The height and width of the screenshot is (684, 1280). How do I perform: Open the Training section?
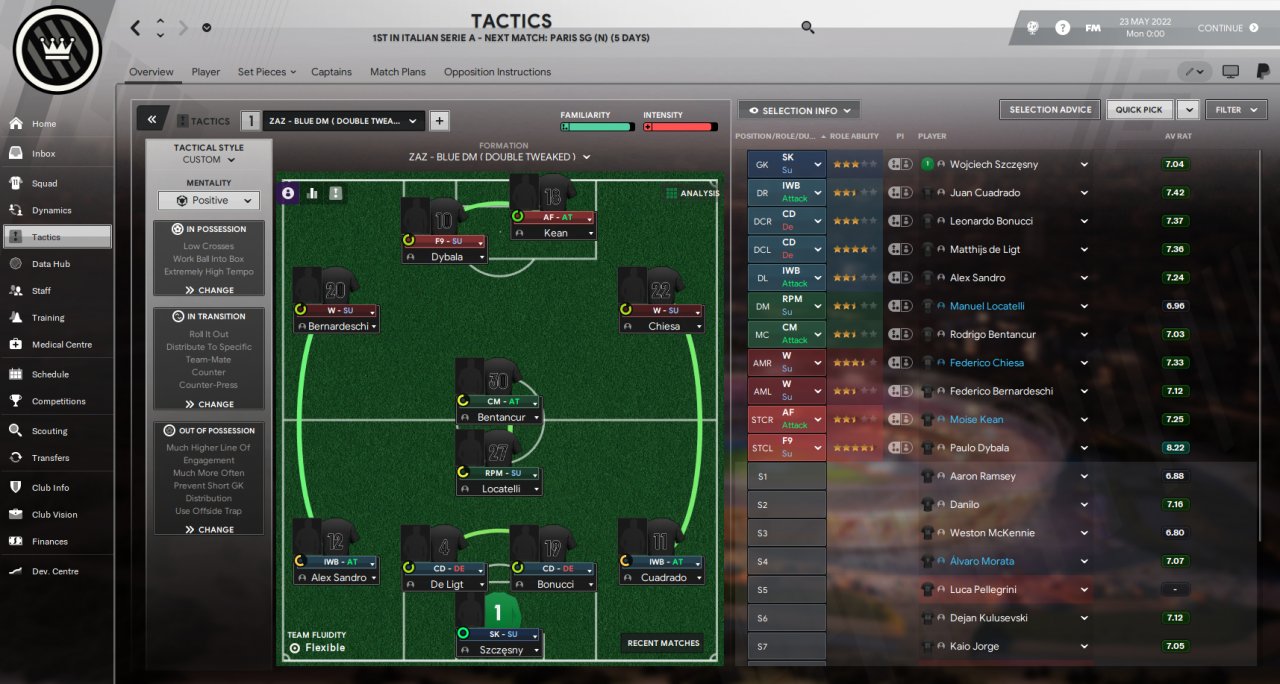click(47, 318)
